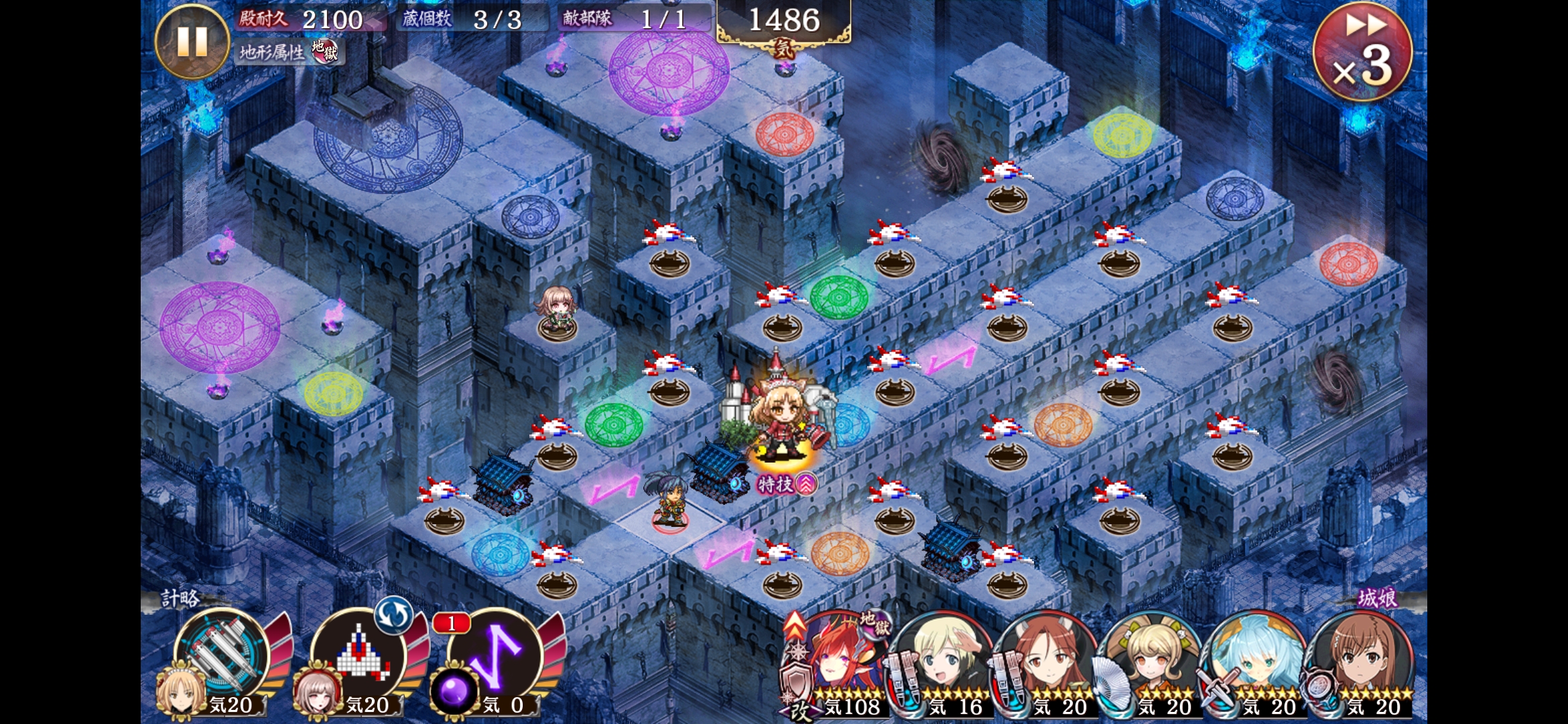
Task: Pause the battle with the pause button
Action: 192,42
